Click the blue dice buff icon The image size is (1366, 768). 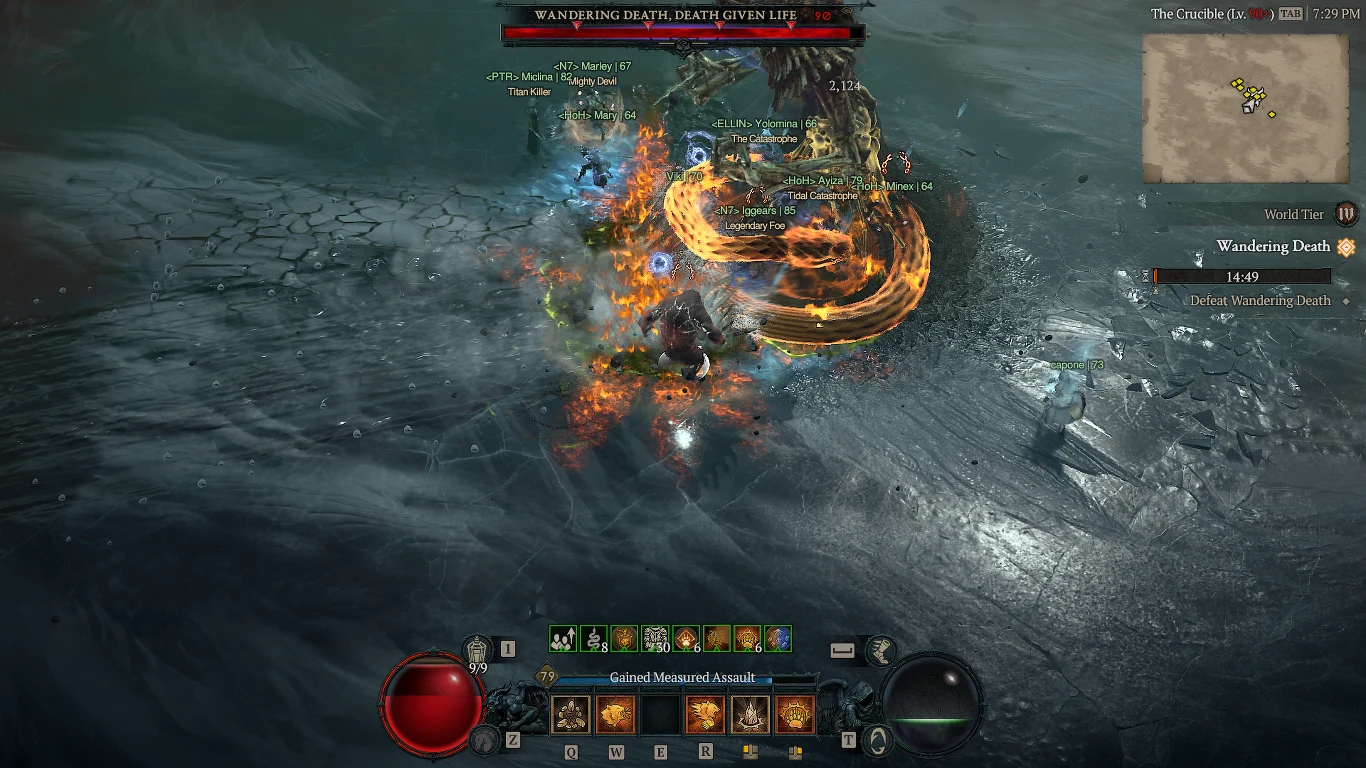(x=779, y=640)
